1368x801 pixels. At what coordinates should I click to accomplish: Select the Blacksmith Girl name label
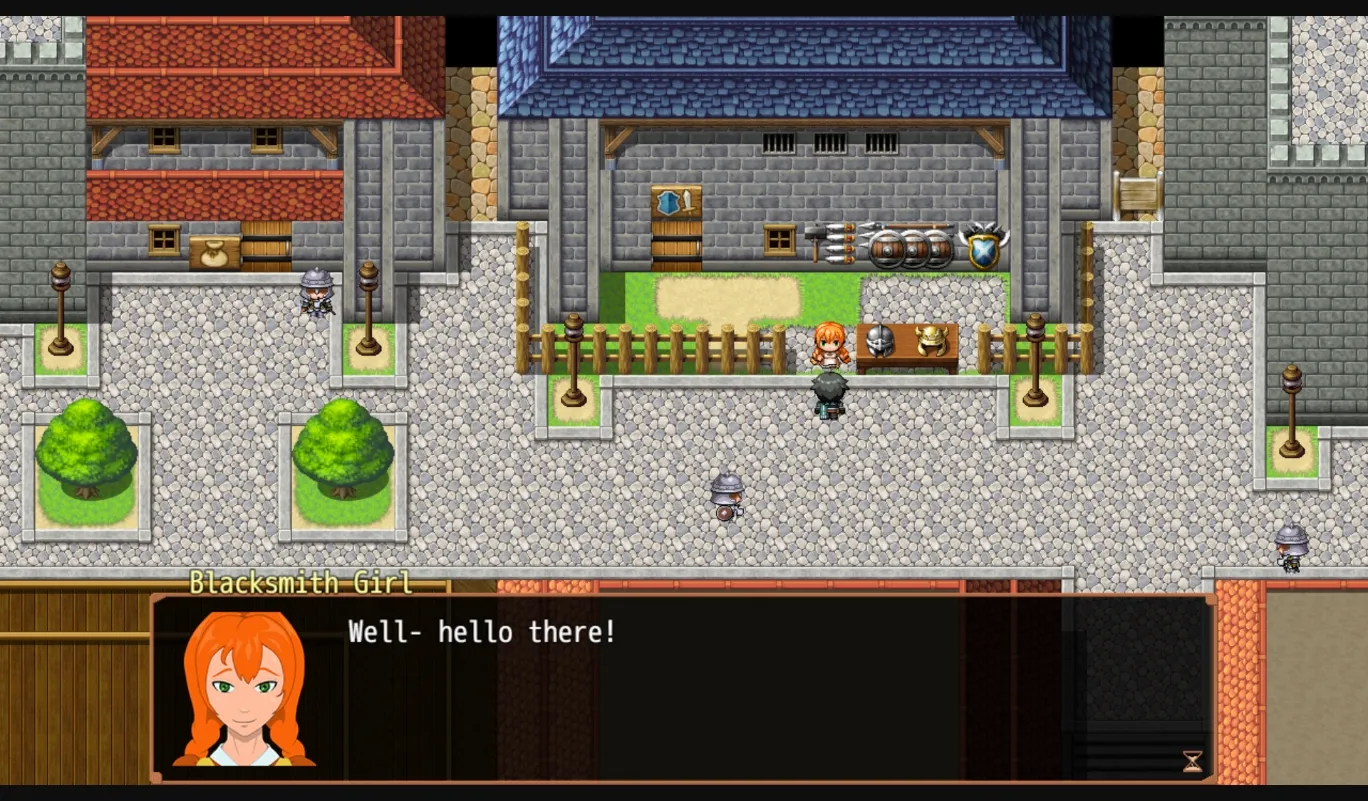[303, 583]
